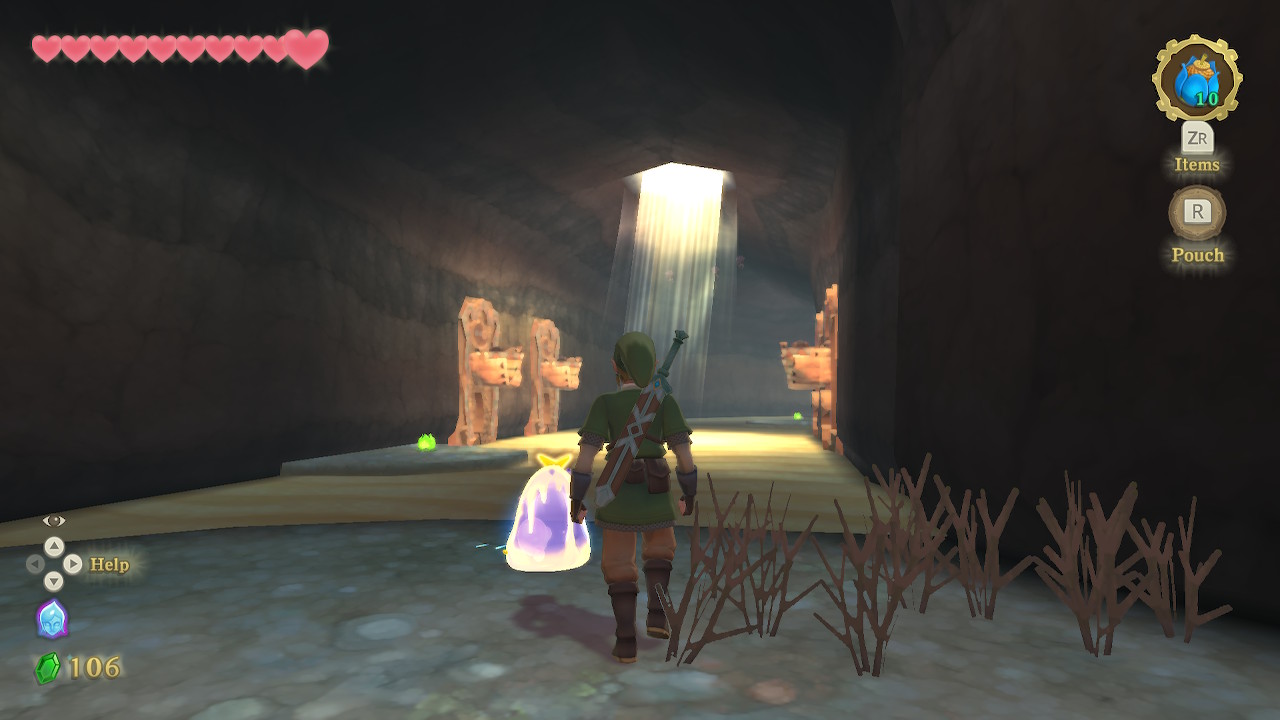
Task: Call Fi with the blue crystal icon
Action: pyautogui.click(x=52, y=619)
